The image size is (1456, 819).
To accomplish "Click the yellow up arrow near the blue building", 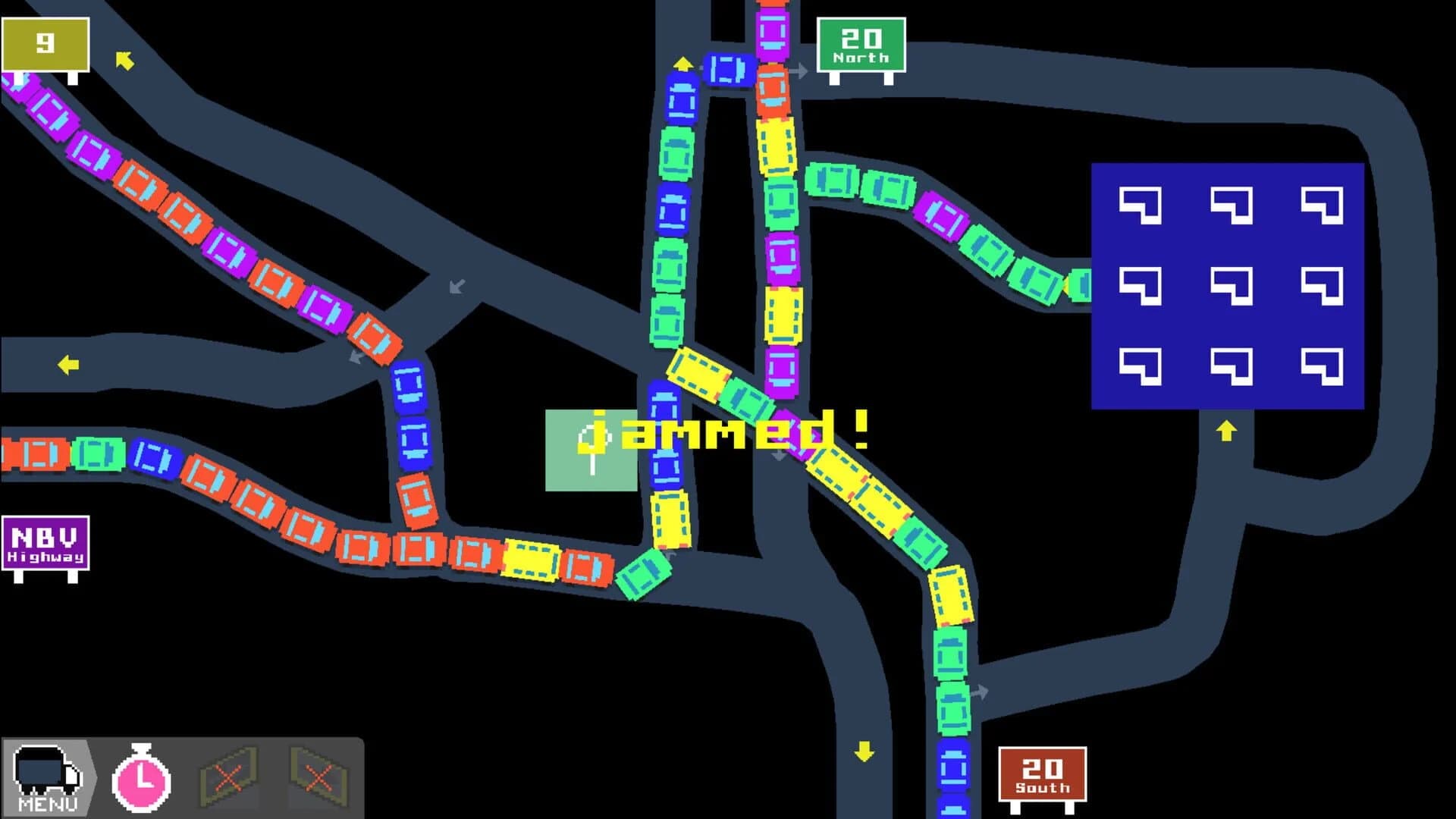I will (x=1225, y=432).
